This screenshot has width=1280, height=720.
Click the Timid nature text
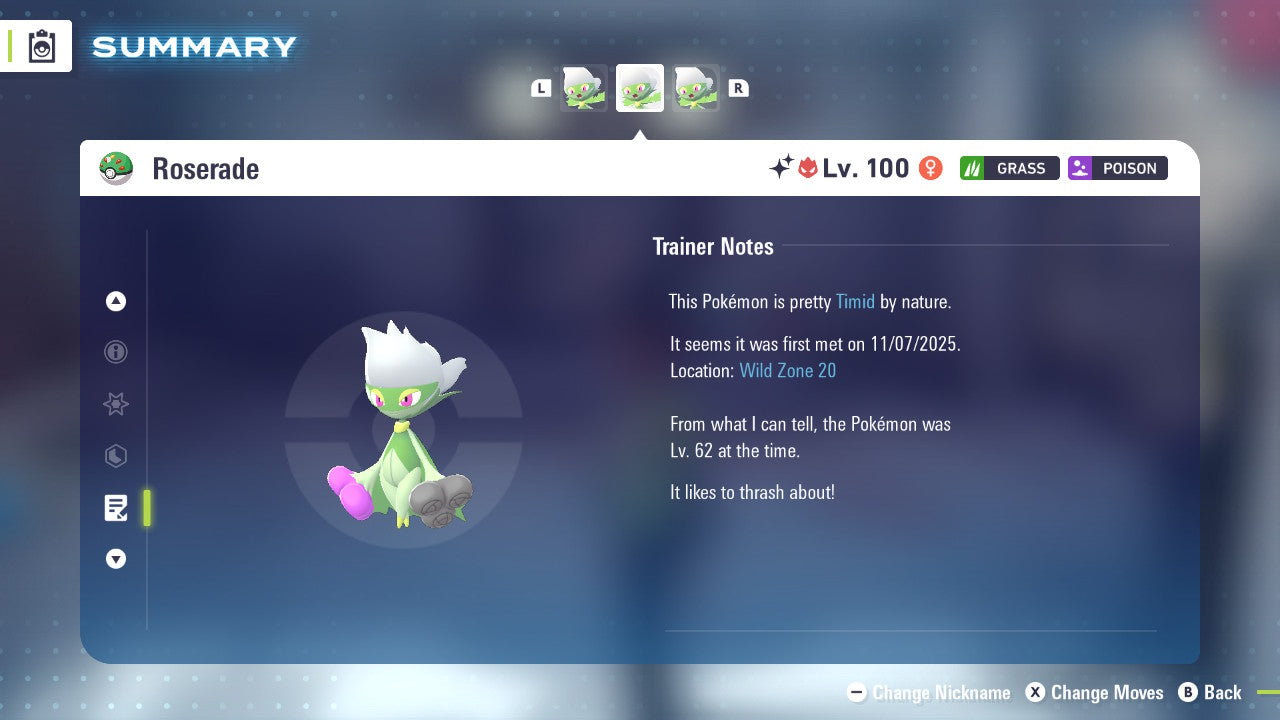click(855, 301)
